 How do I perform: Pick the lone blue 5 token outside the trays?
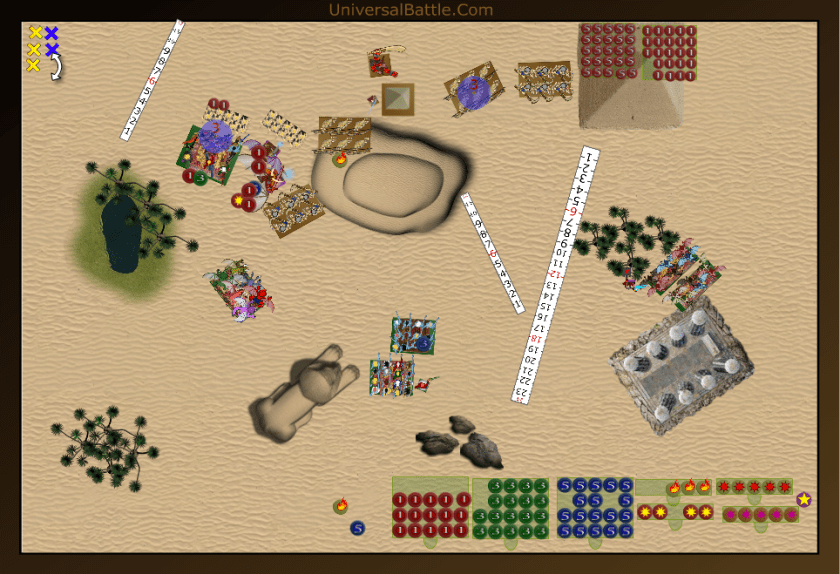[x=357, y=528]
